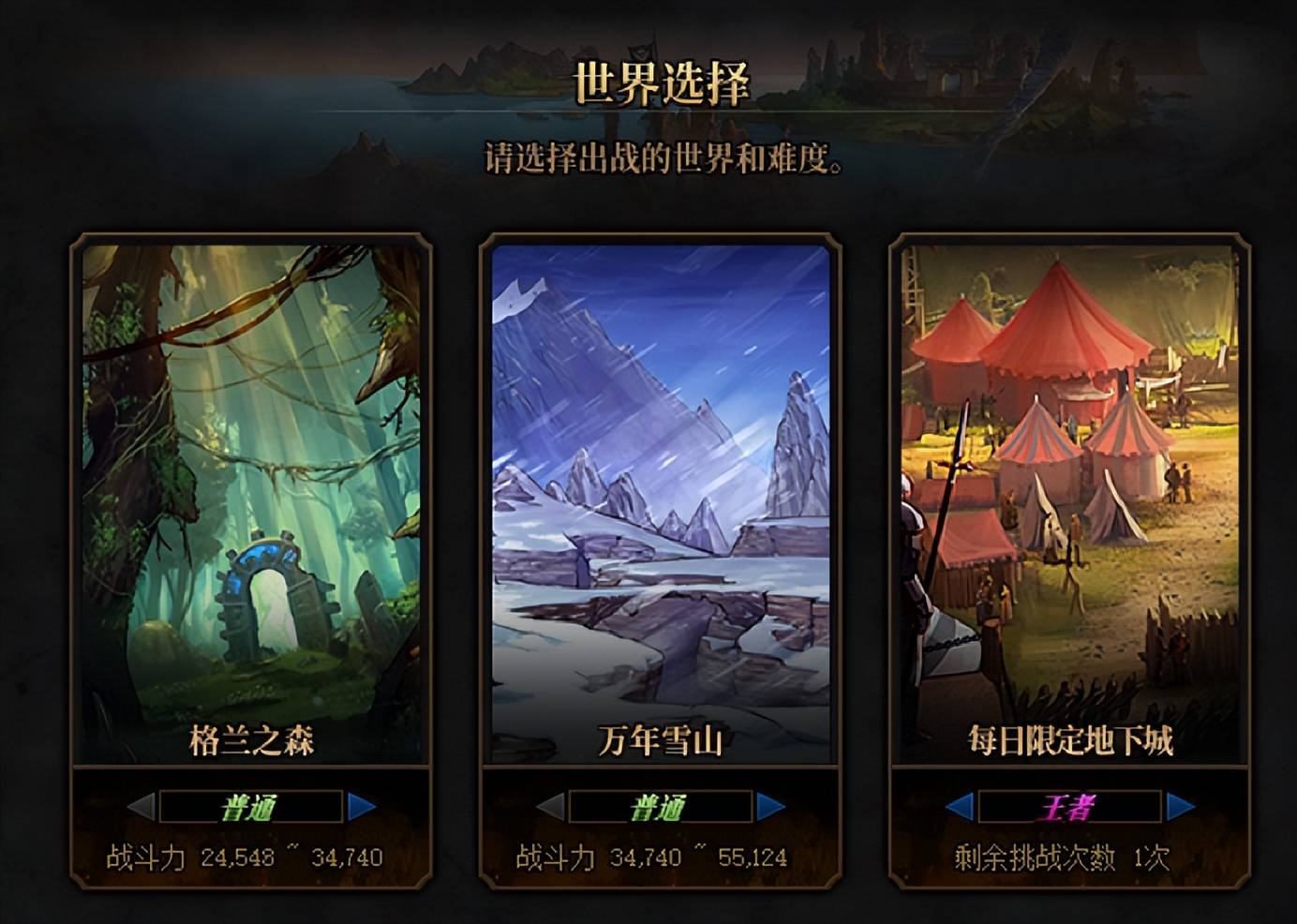
Task: Decrease 万年雪山 difficulty with left arrow
Action: 550,806
